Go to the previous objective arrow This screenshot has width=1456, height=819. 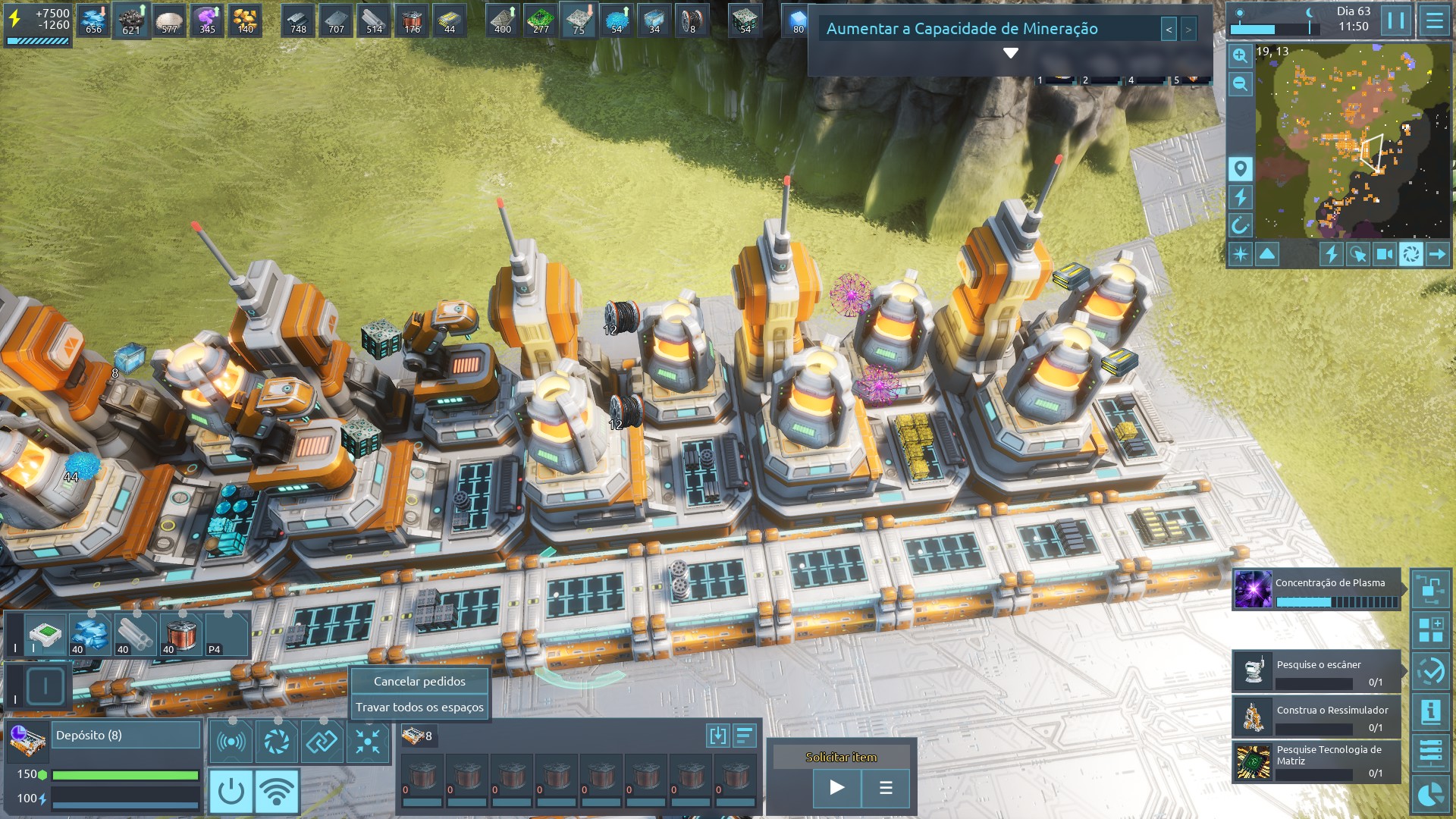tap(1169, 30)
